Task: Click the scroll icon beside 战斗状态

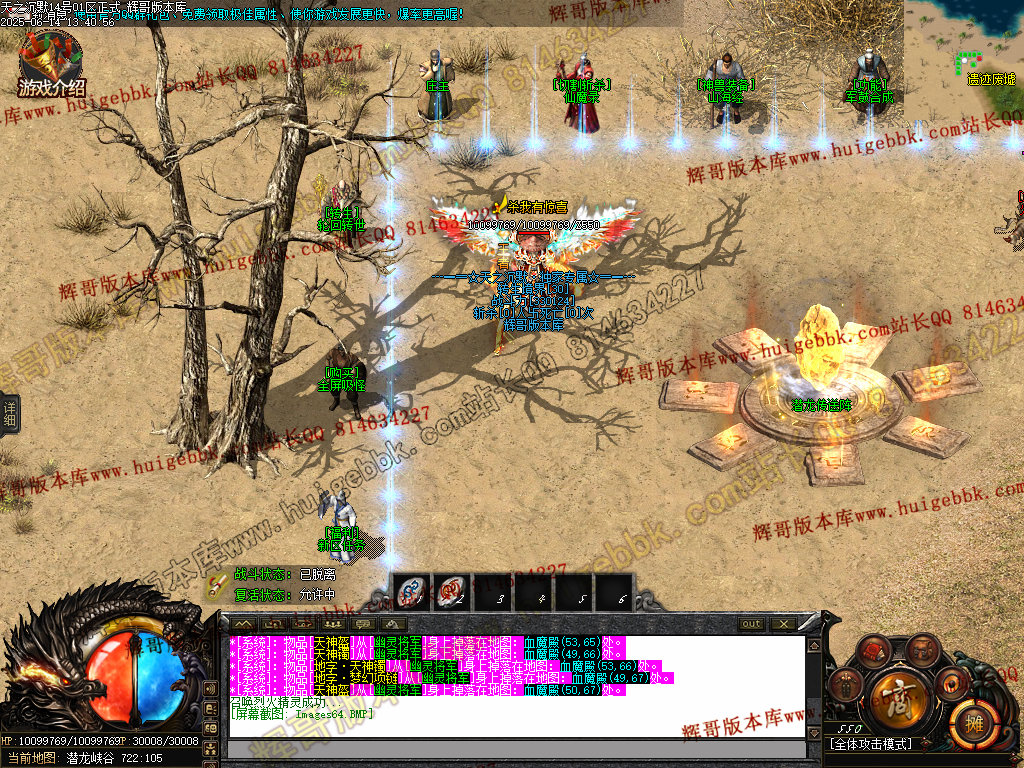Action: [216, 585]
